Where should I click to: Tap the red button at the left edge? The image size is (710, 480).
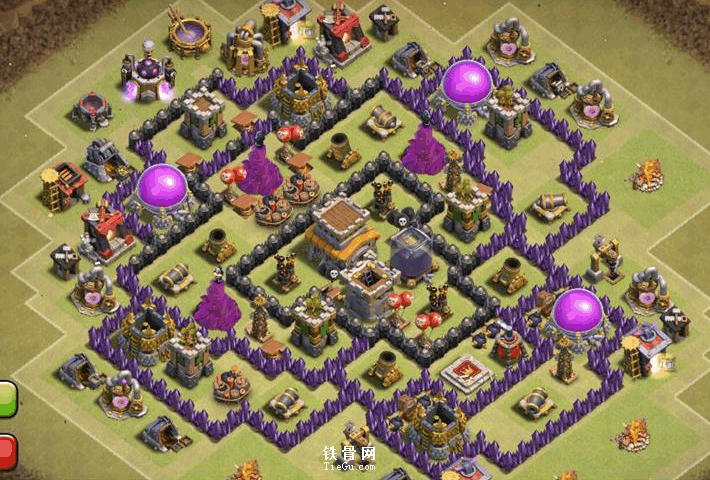7,451
